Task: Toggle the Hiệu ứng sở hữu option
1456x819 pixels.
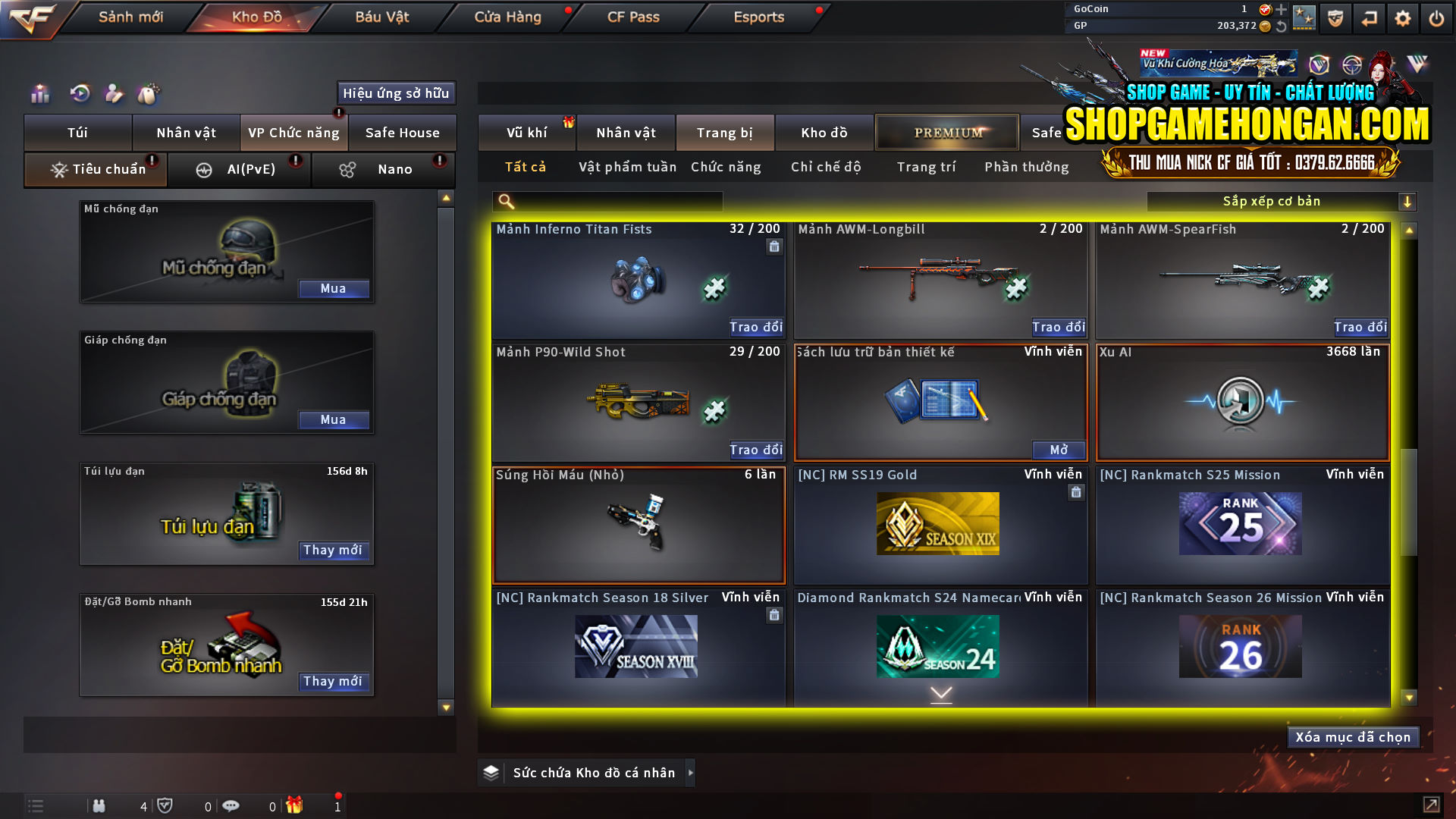Action: tap(395, 93)
